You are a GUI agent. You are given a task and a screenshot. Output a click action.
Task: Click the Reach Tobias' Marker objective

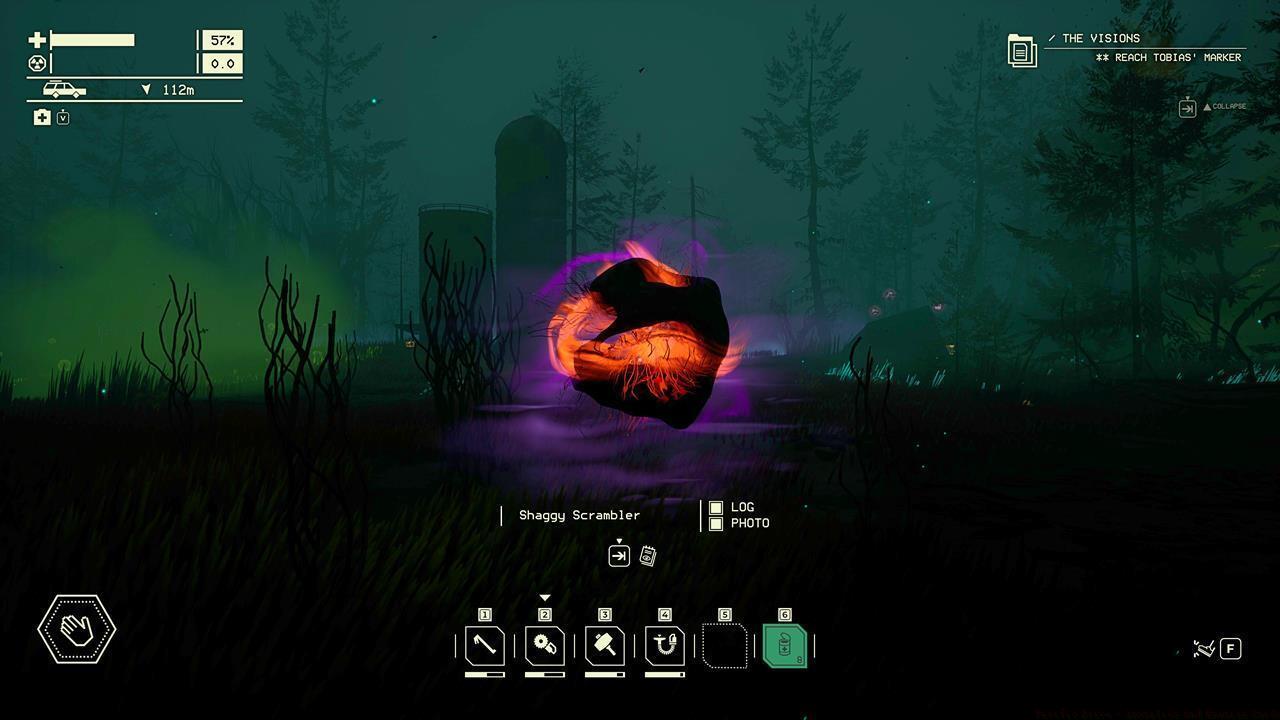pos(1168,58)
